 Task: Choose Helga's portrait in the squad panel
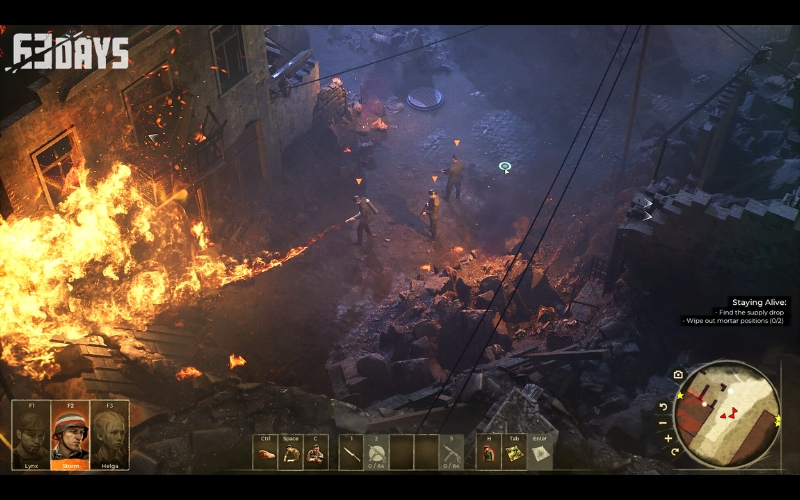coord(109,435)
